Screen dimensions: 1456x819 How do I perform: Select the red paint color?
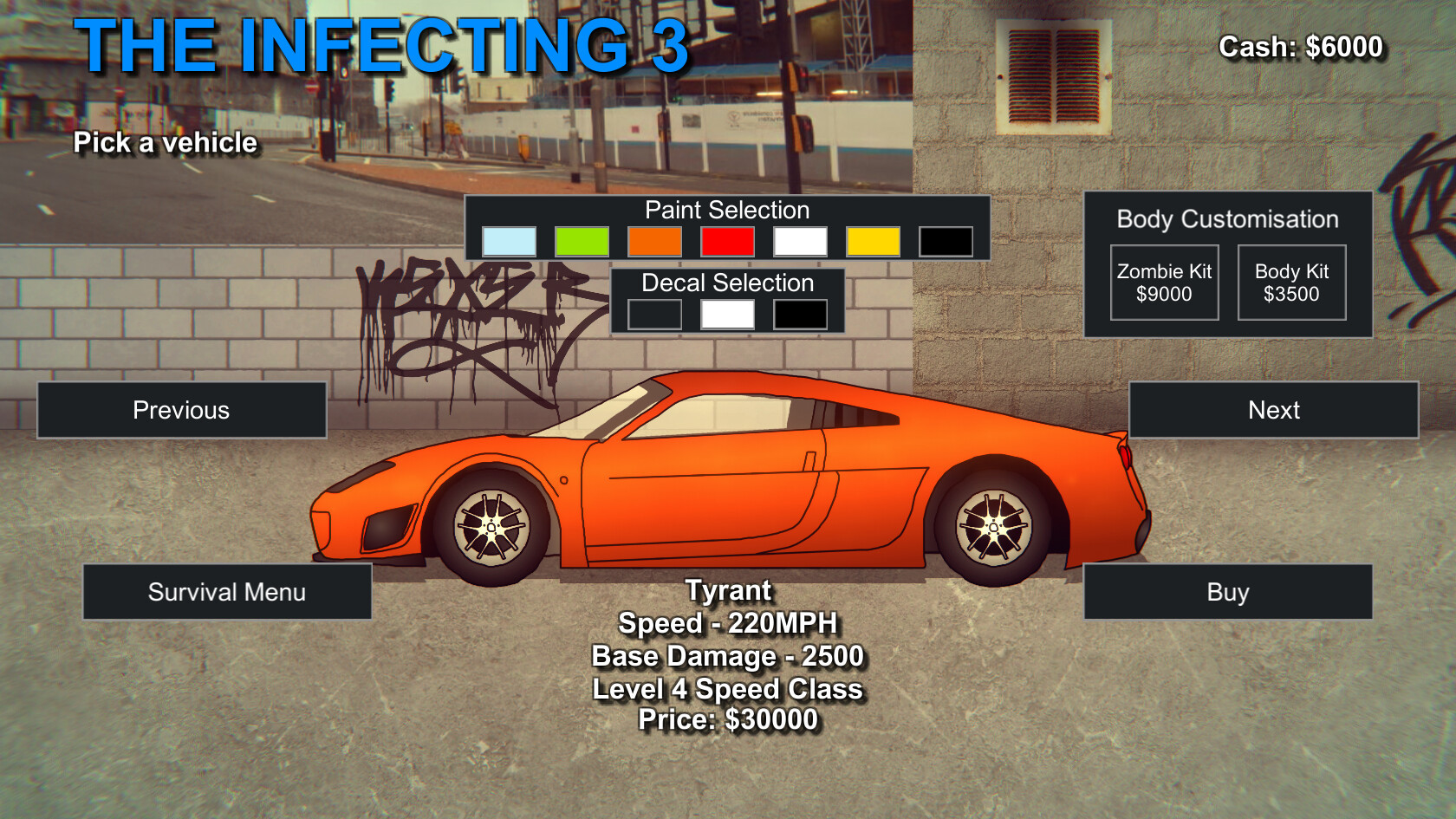click(x=727, y=241)
